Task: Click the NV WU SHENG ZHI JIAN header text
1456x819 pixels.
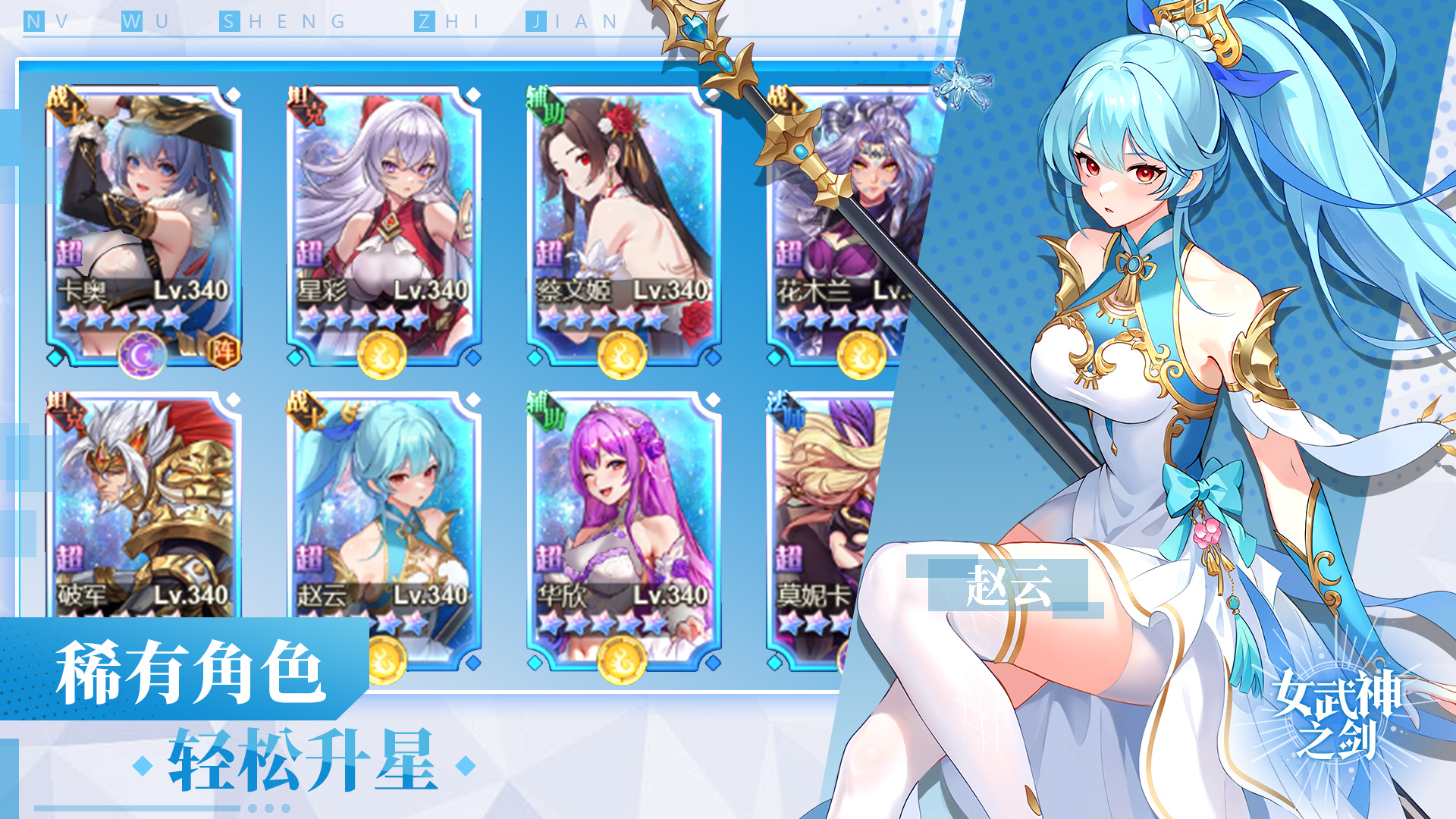Action: click(x=318, y=23)
